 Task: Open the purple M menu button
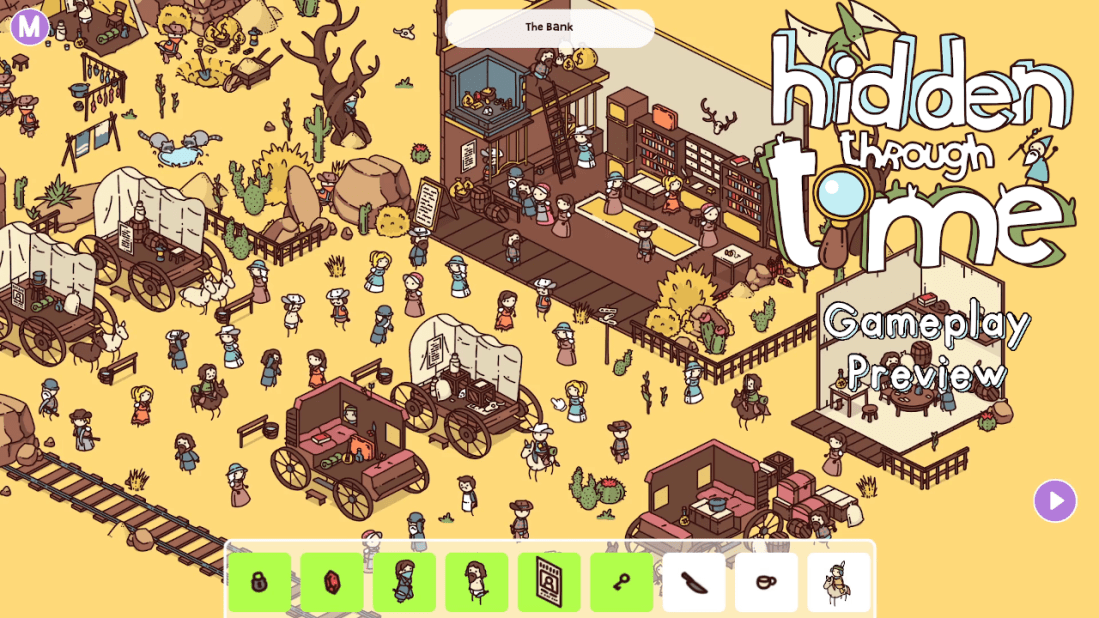pyautogui.click(x=30, y=26)
